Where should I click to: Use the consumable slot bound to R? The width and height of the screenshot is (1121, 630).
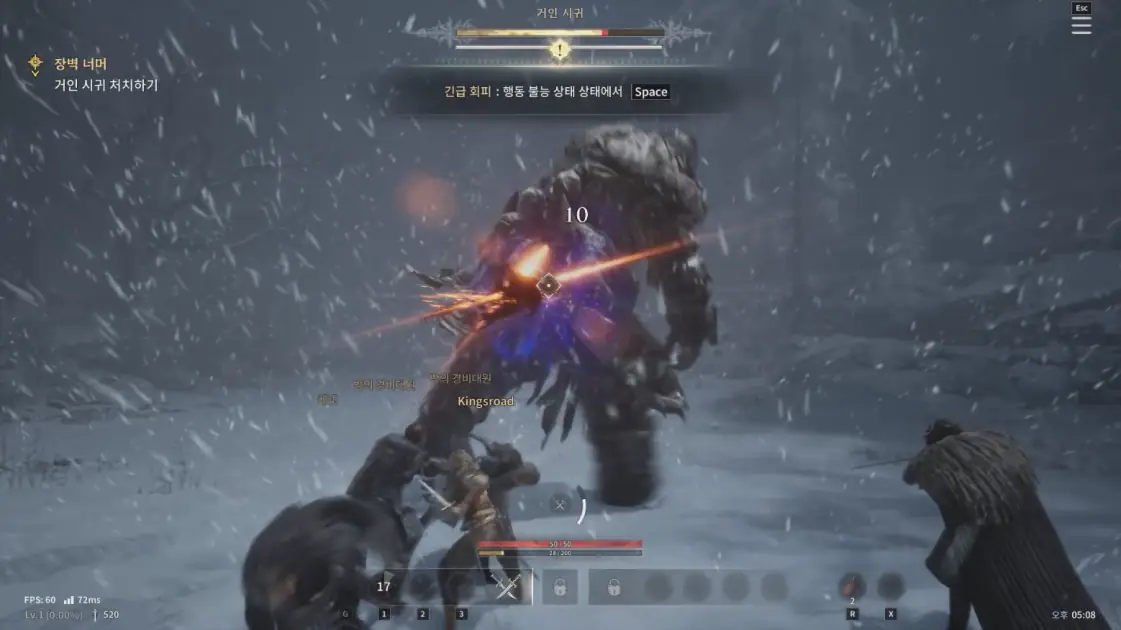pyautogui.click(x=852, y=587)
